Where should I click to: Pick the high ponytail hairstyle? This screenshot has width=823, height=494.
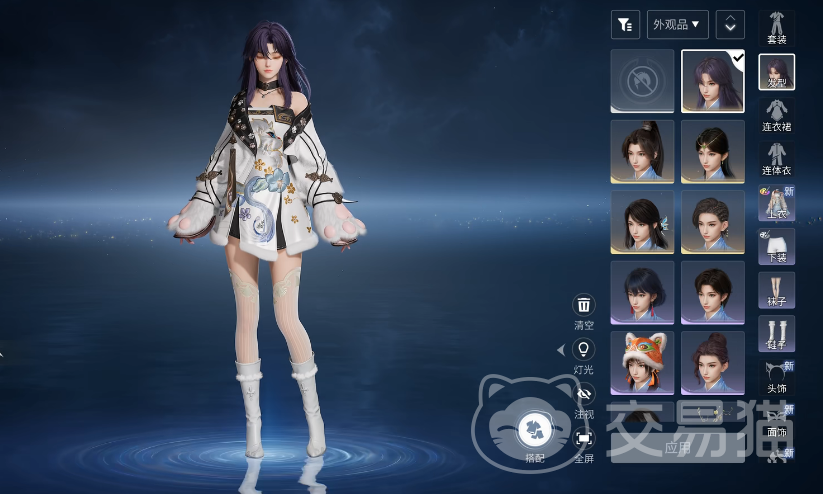click(x=642, y=152)
